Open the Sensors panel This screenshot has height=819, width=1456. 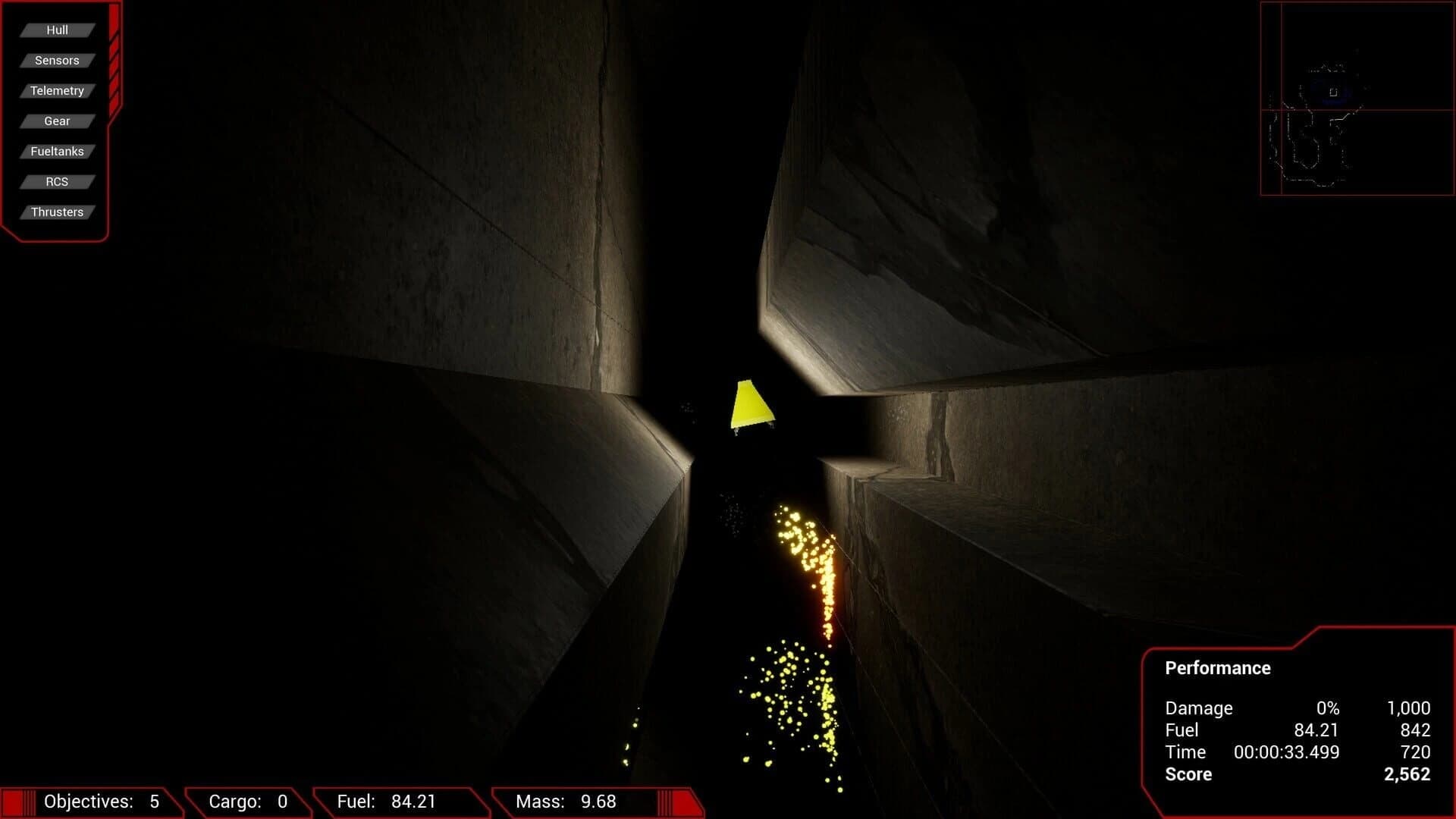[57, 60]
